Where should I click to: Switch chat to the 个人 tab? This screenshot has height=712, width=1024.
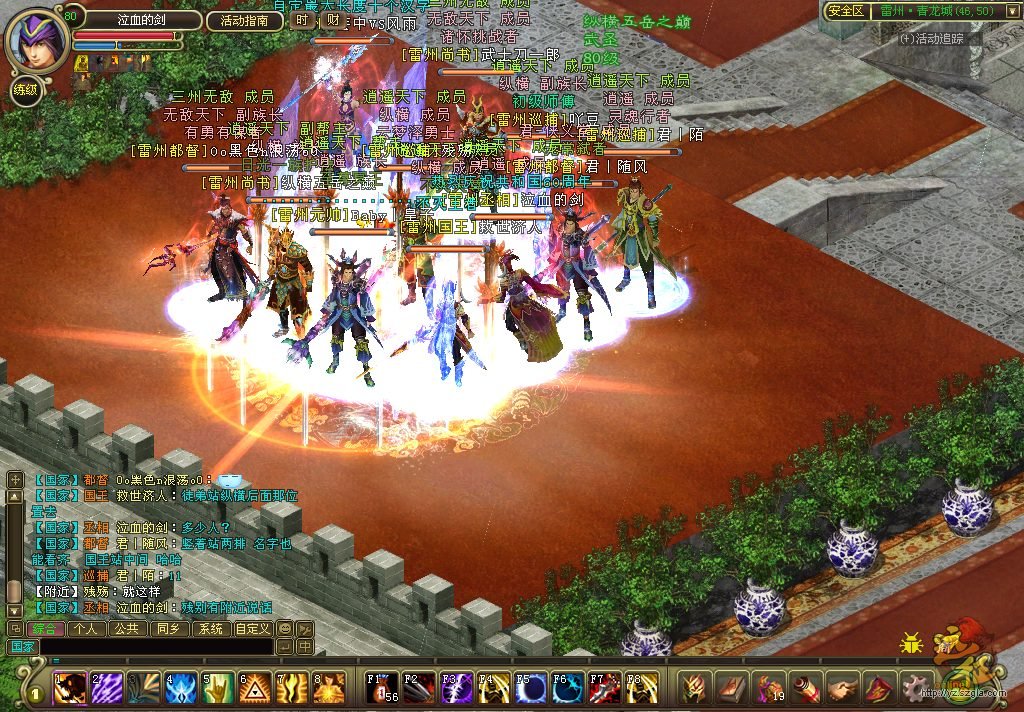[x=85, y=629]
